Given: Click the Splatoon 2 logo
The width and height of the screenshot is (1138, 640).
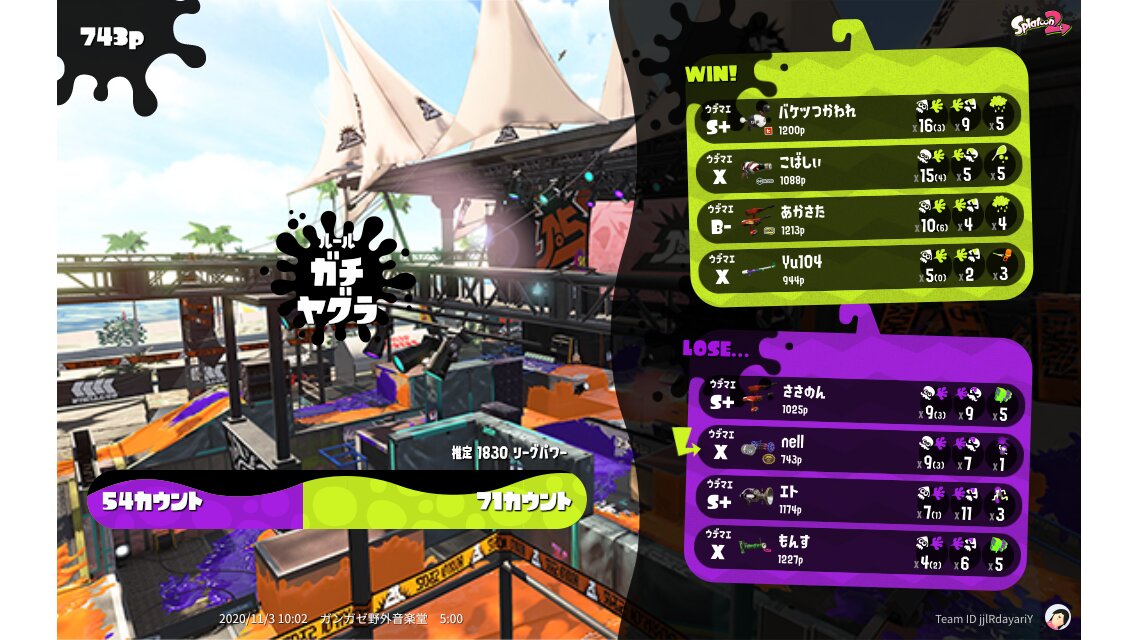Looking at the screenshot, I should tap(1040, 26).
